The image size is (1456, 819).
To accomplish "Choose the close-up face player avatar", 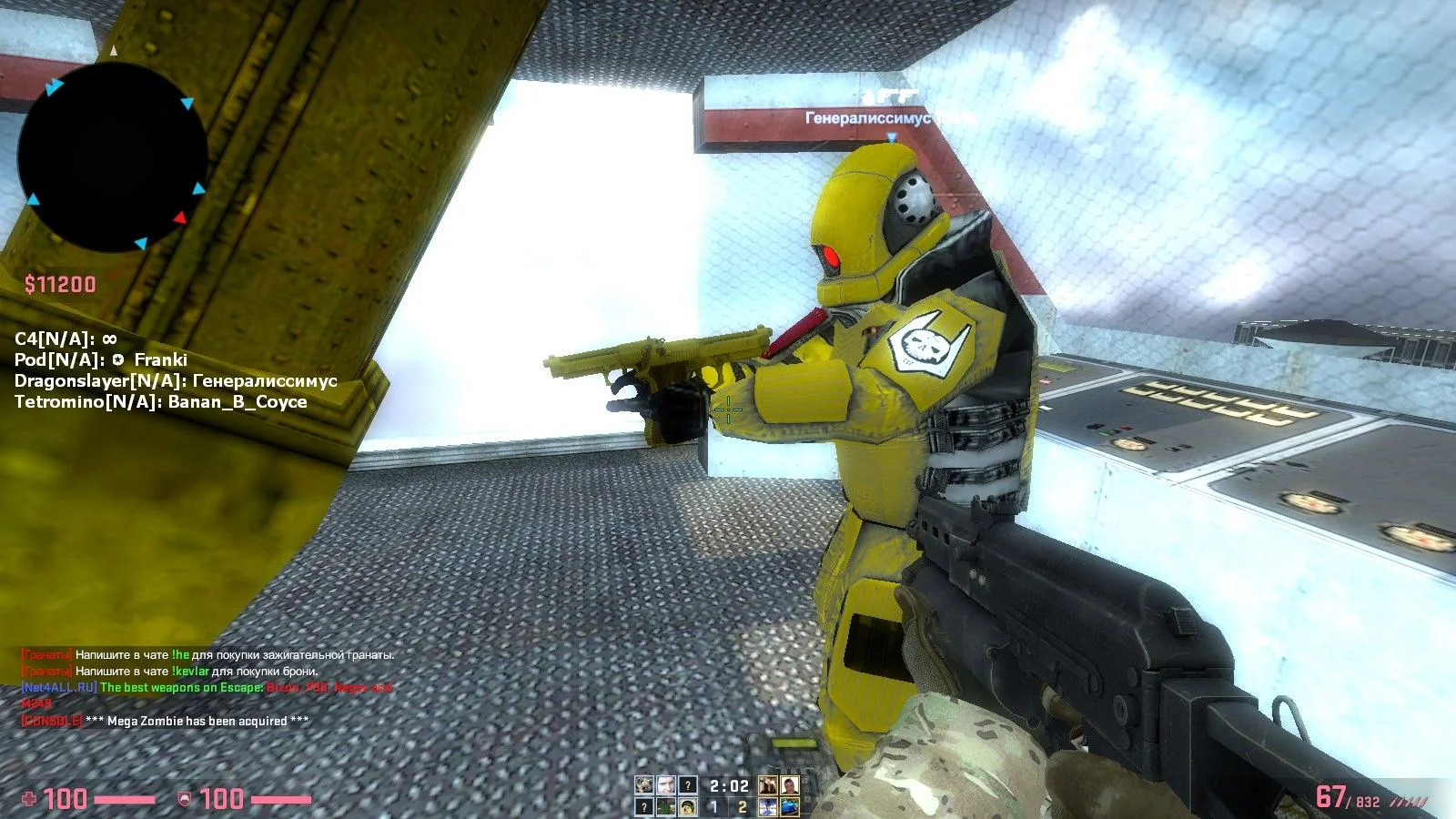I will point(666,784).
